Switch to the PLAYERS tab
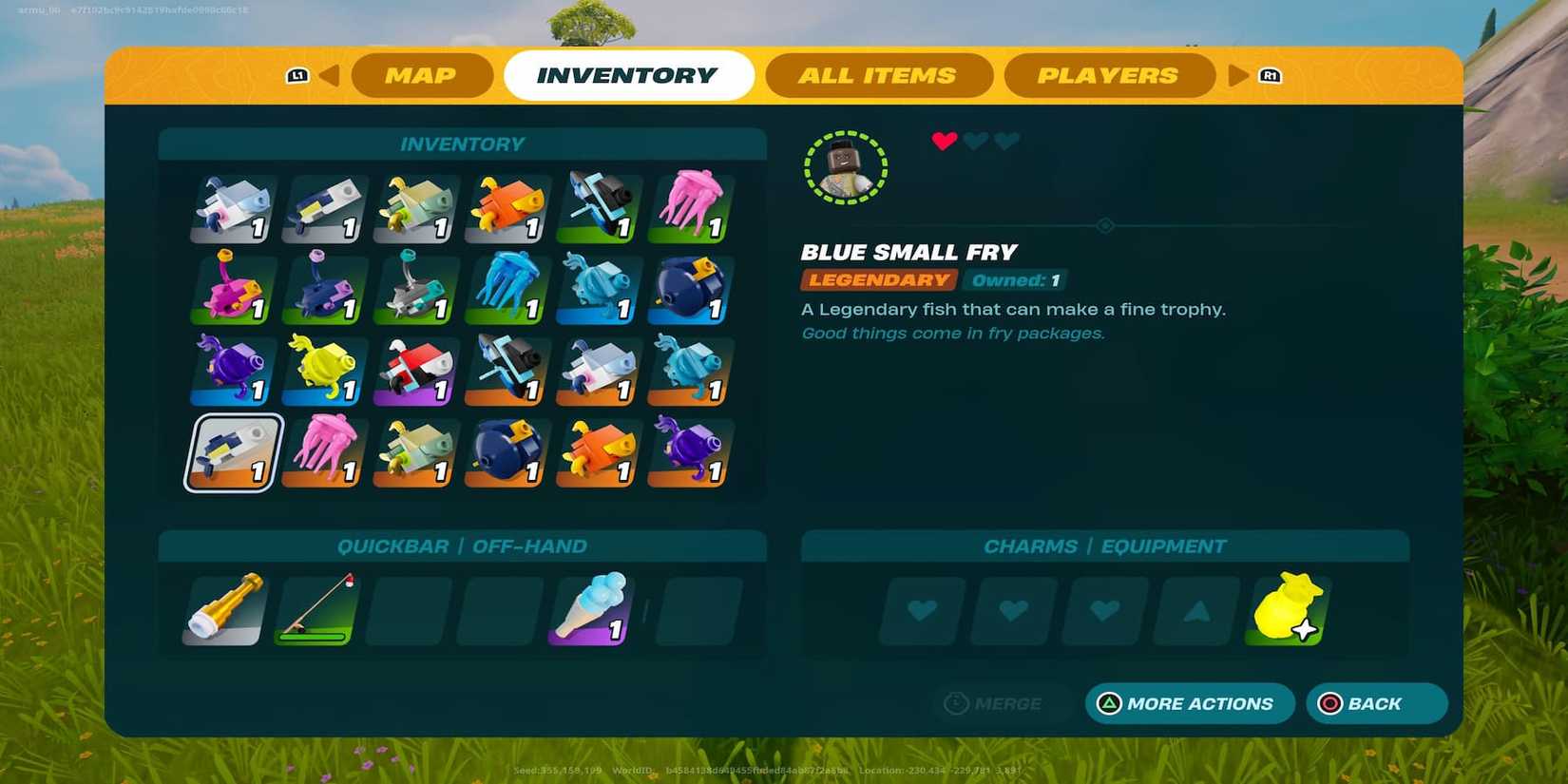1568x784 pixels. (x=1109, y=75)
